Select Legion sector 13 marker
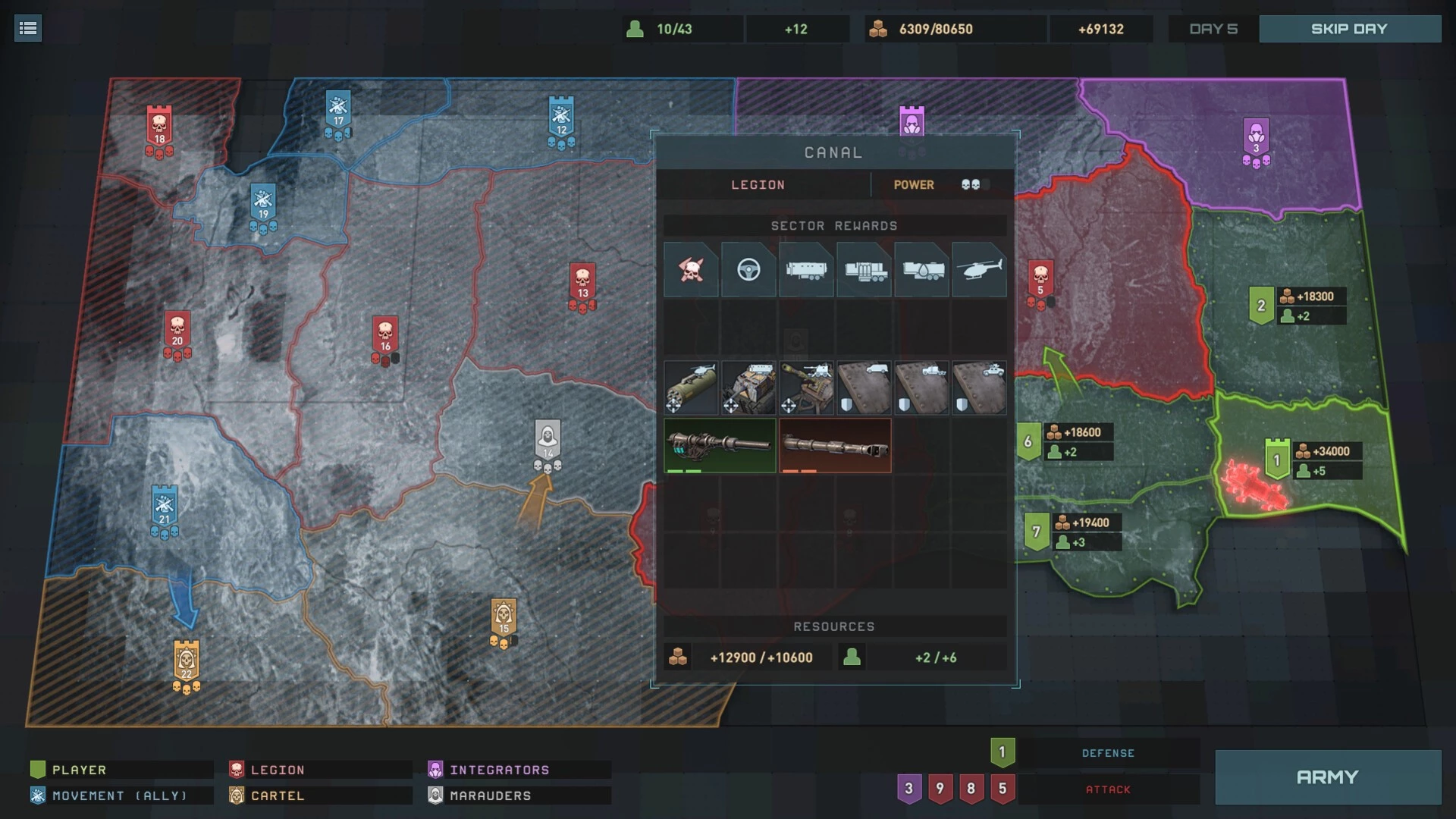 [x=582, y=283]
